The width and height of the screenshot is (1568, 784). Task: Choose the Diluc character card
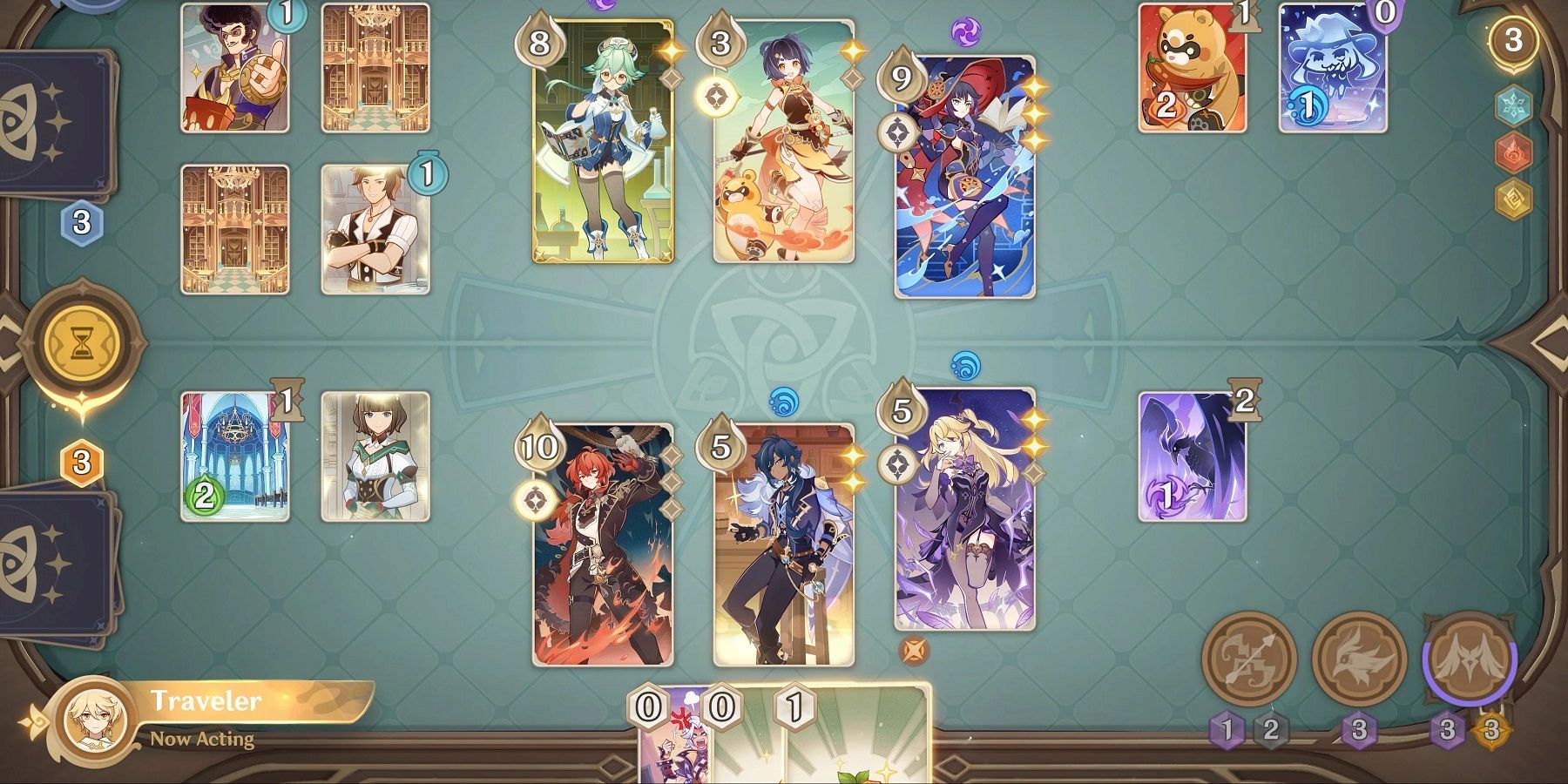[603, 544]
